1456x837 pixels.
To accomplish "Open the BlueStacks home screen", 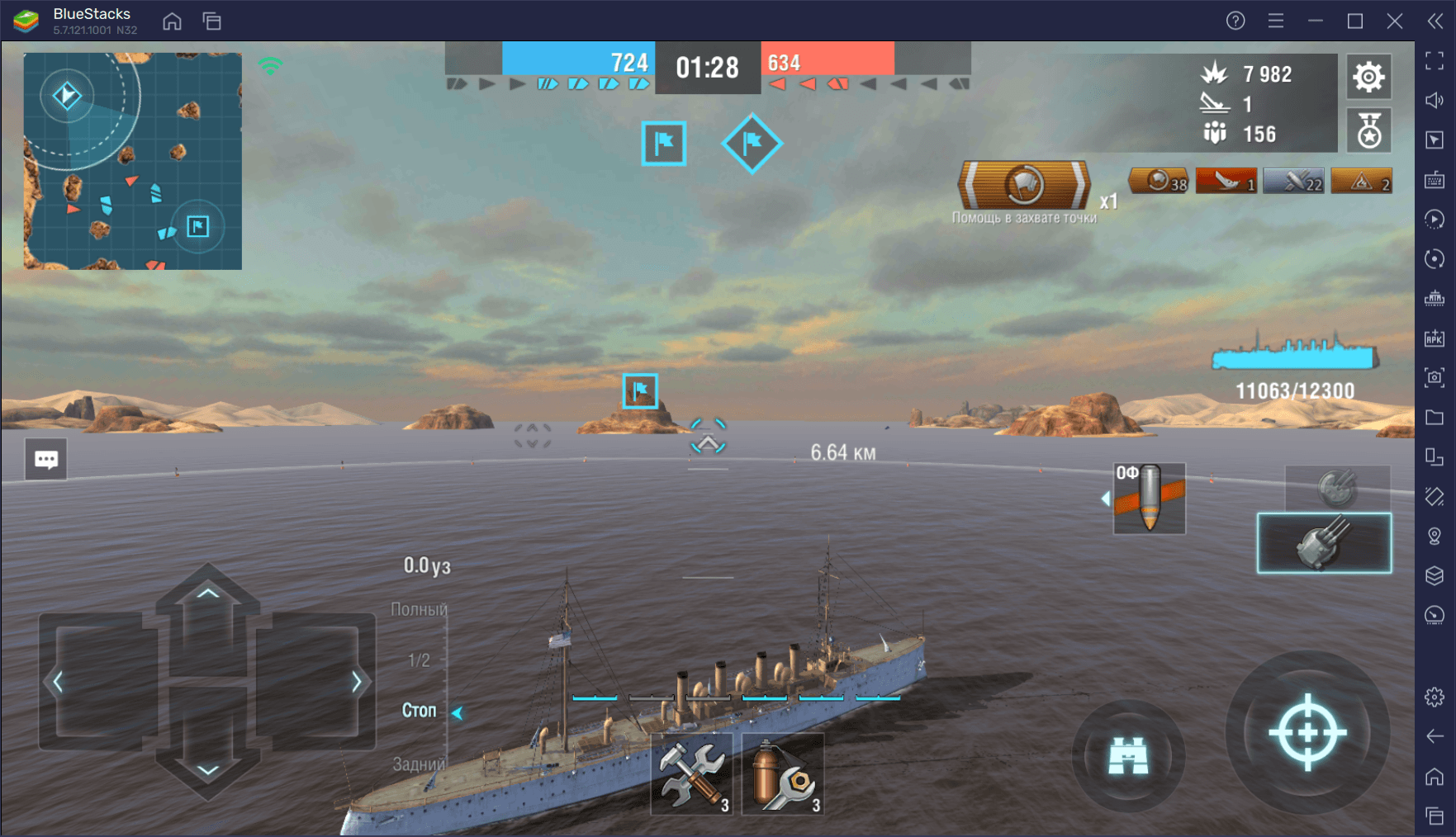I will [x=172, y=21].
